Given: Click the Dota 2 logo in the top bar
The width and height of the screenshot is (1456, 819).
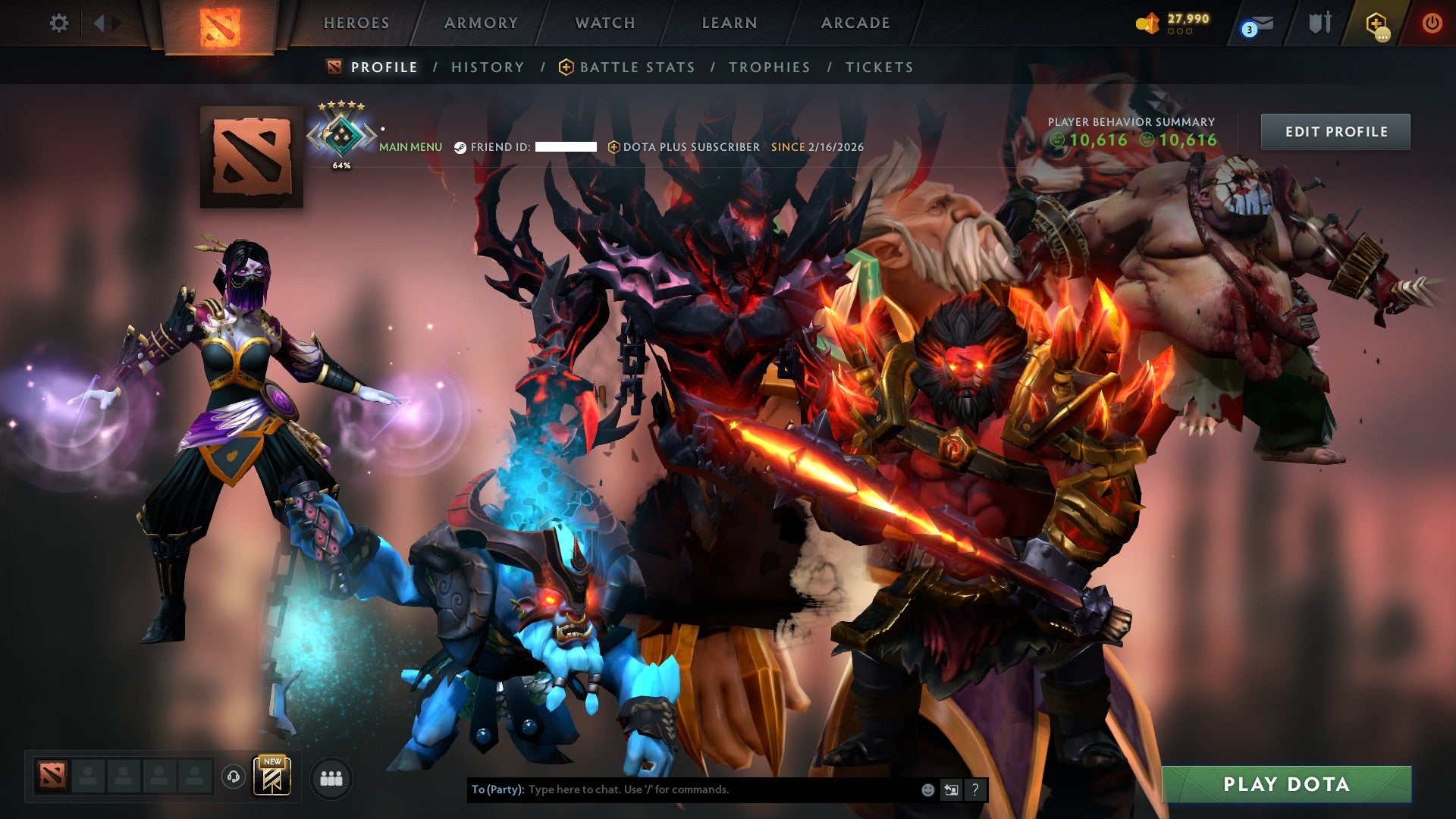Looking at the screenshot, I should (x=218, y=27).
